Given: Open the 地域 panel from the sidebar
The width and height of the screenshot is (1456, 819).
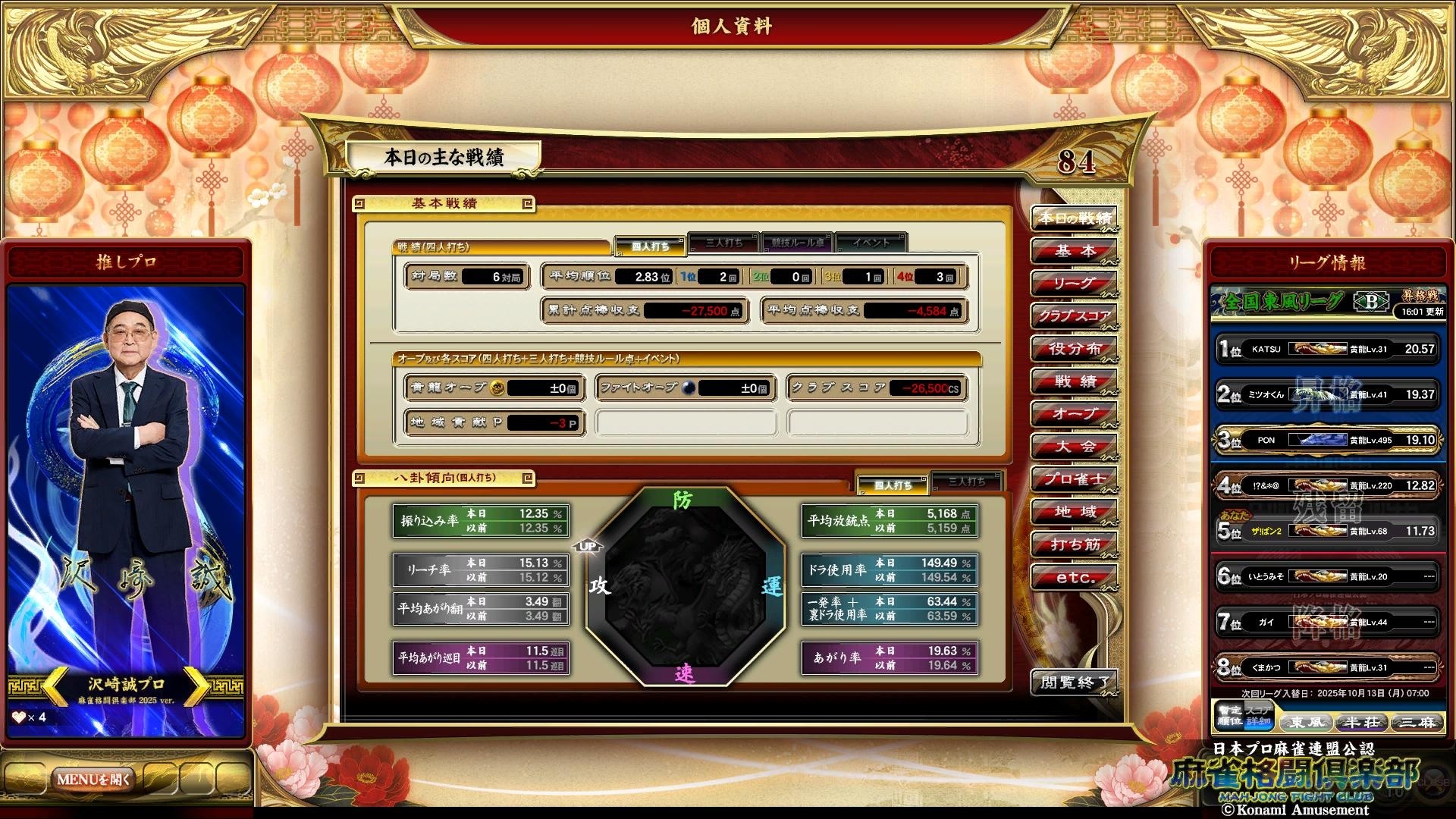Looking at the screenshot, I should [1074, 511].
